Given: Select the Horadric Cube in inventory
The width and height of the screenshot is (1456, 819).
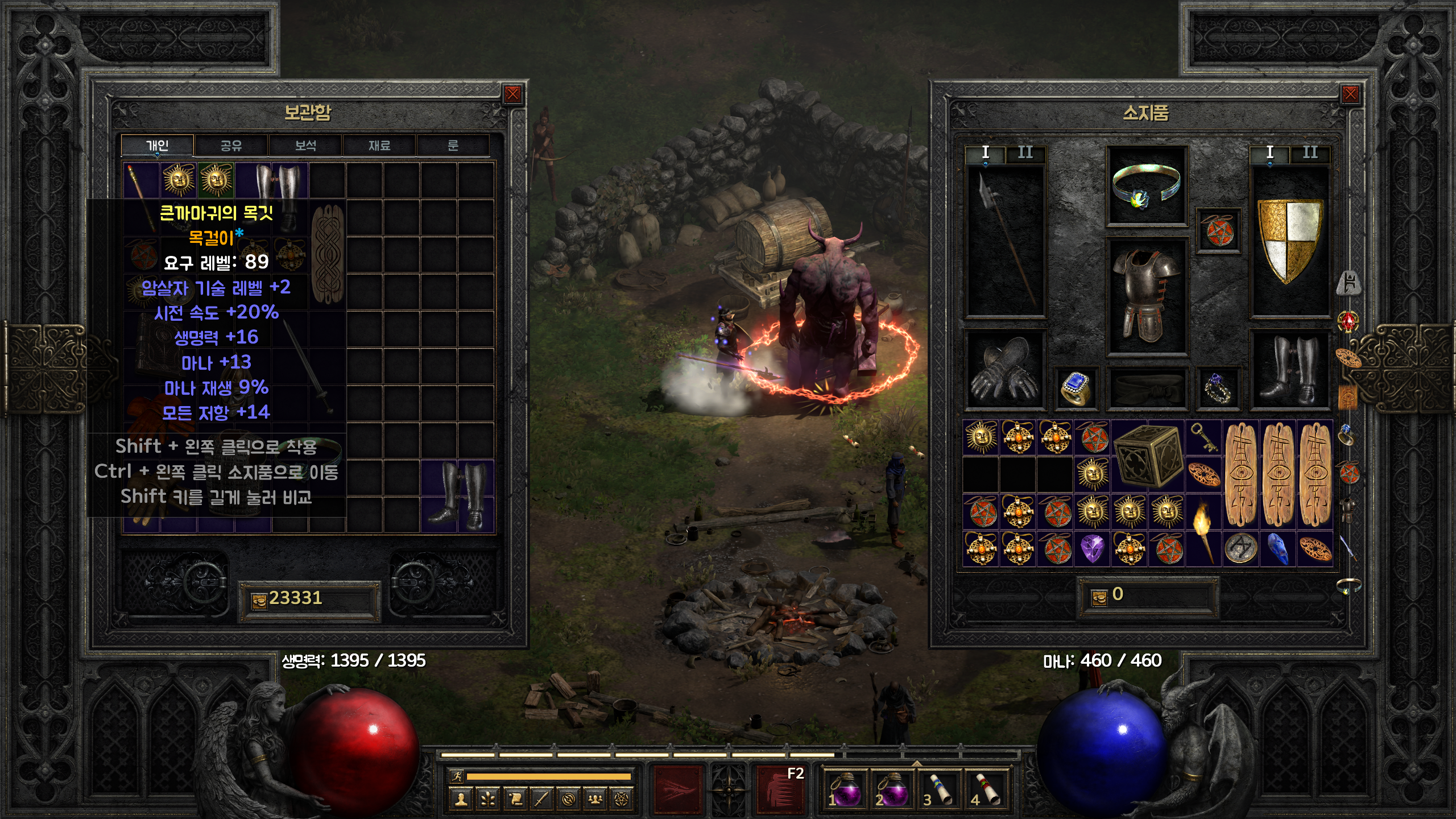Looking at the screenshot, I should (1148, 456).
